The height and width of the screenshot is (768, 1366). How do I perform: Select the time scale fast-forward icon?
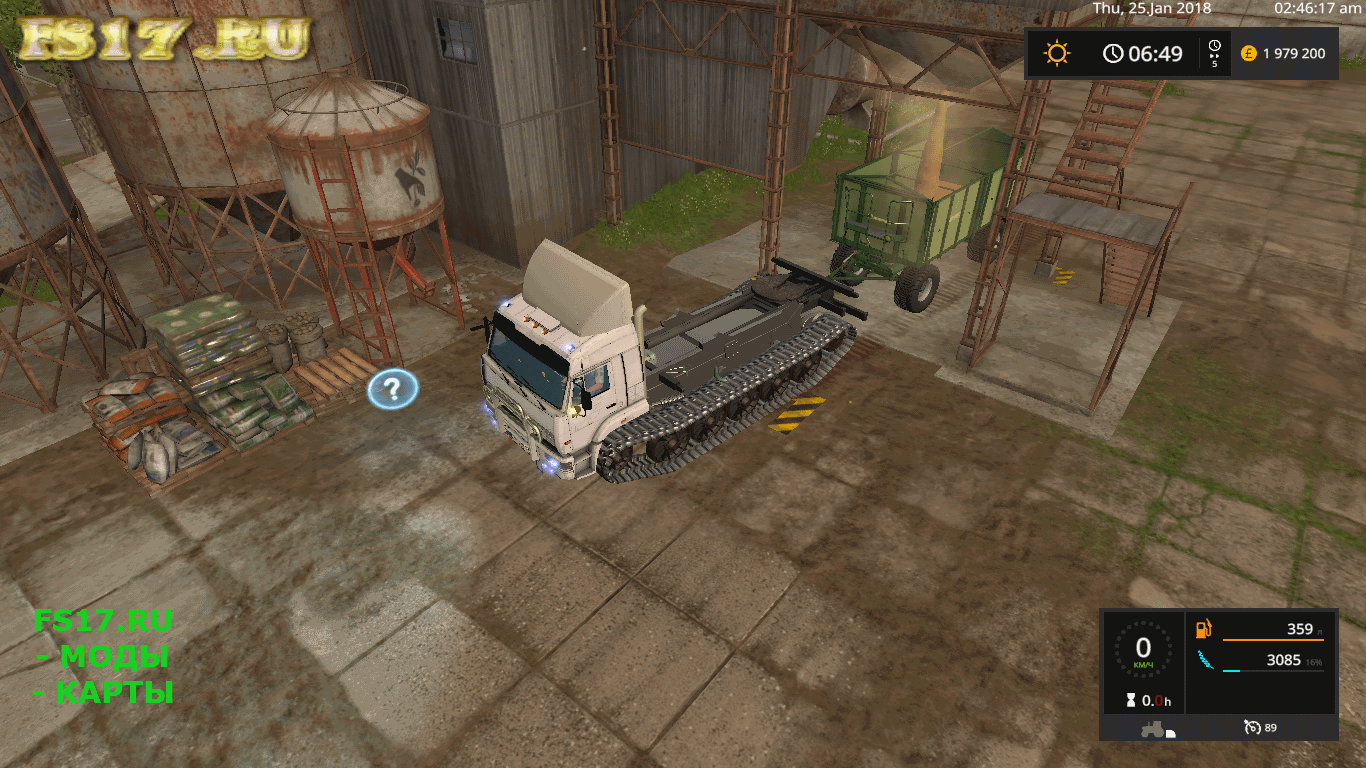(x=1214, y=53)
